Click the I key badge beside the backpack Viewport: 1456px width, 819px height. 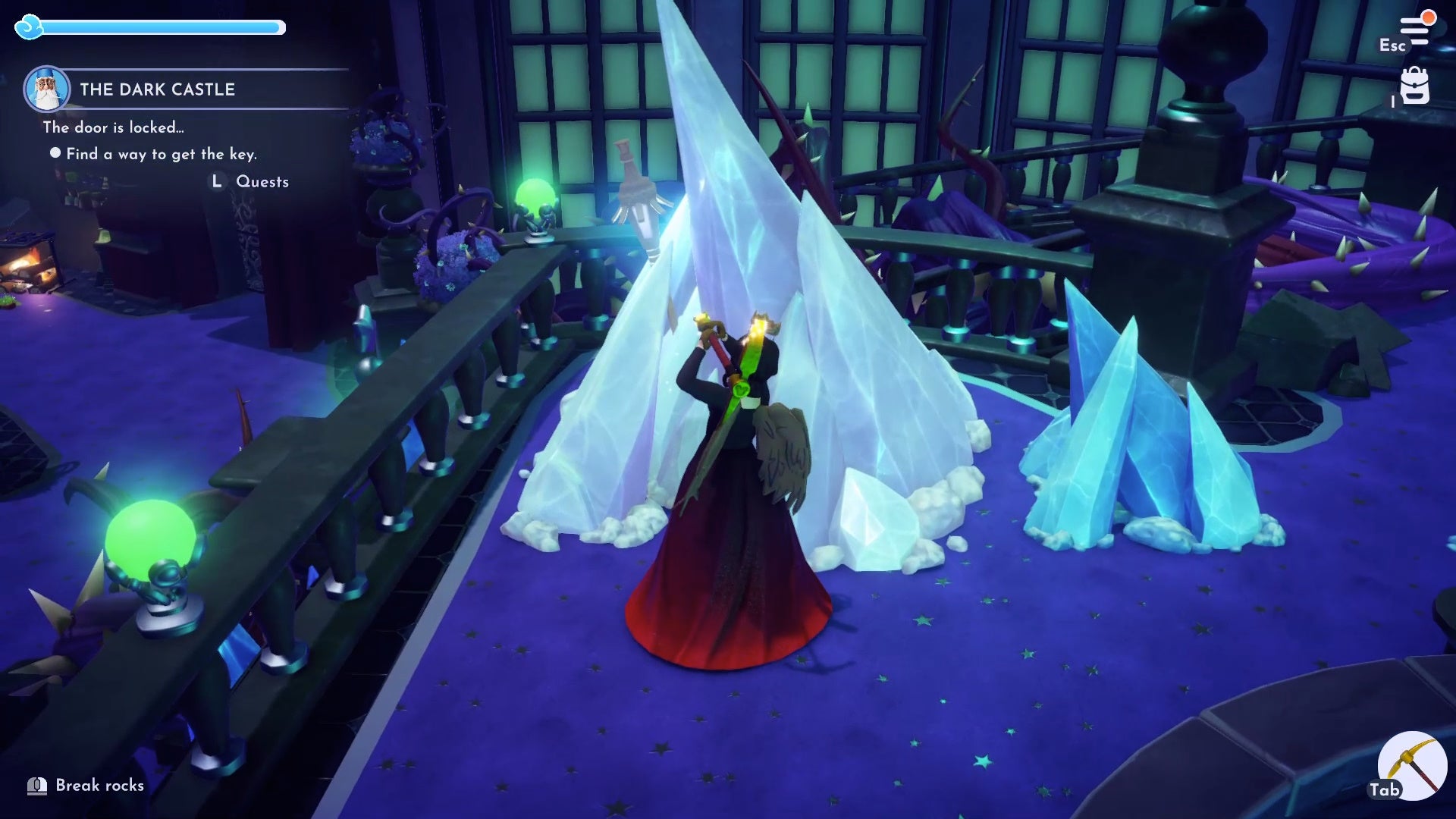click(1393, 103)
